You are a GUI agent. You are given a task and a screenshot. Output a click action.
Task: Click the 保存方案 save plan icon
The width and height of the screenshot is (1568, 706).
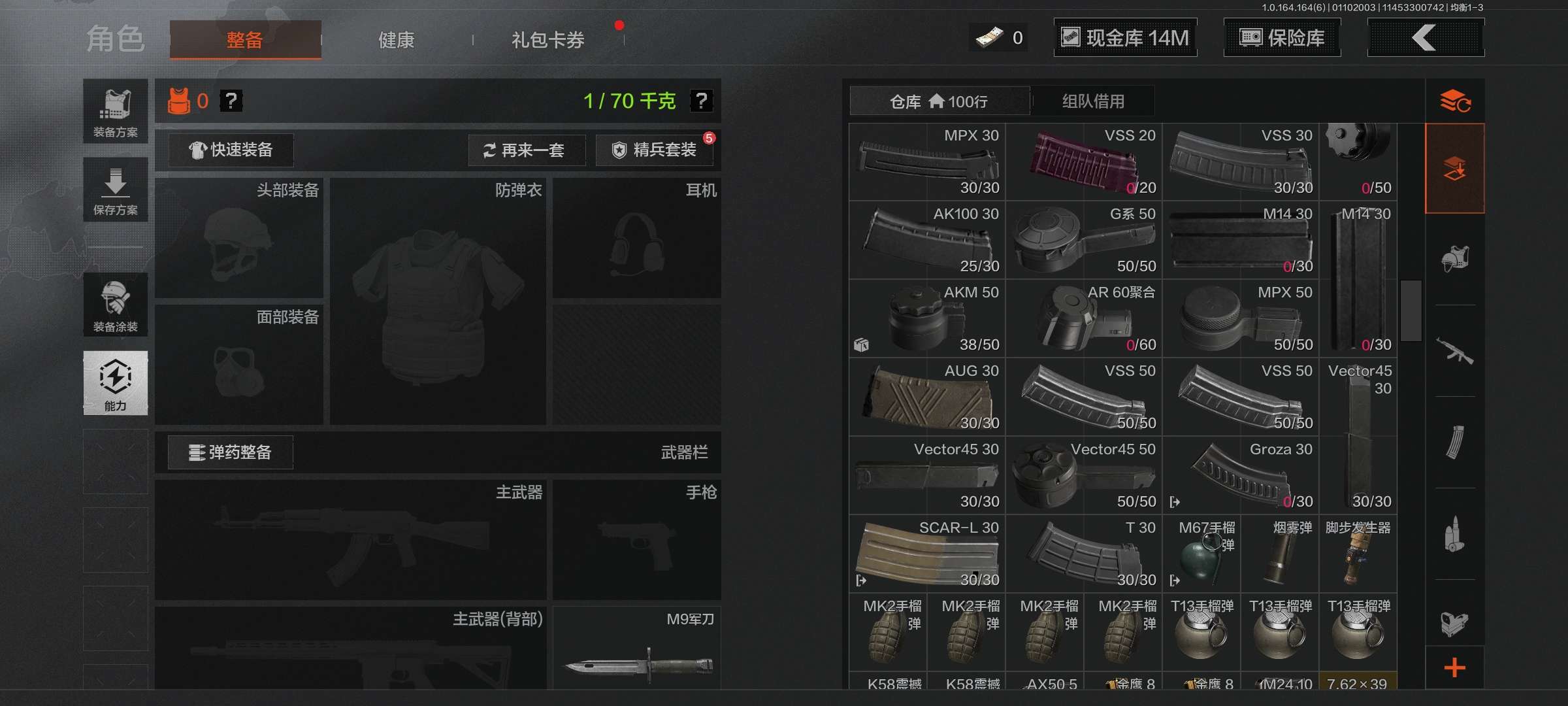[115, 190]
